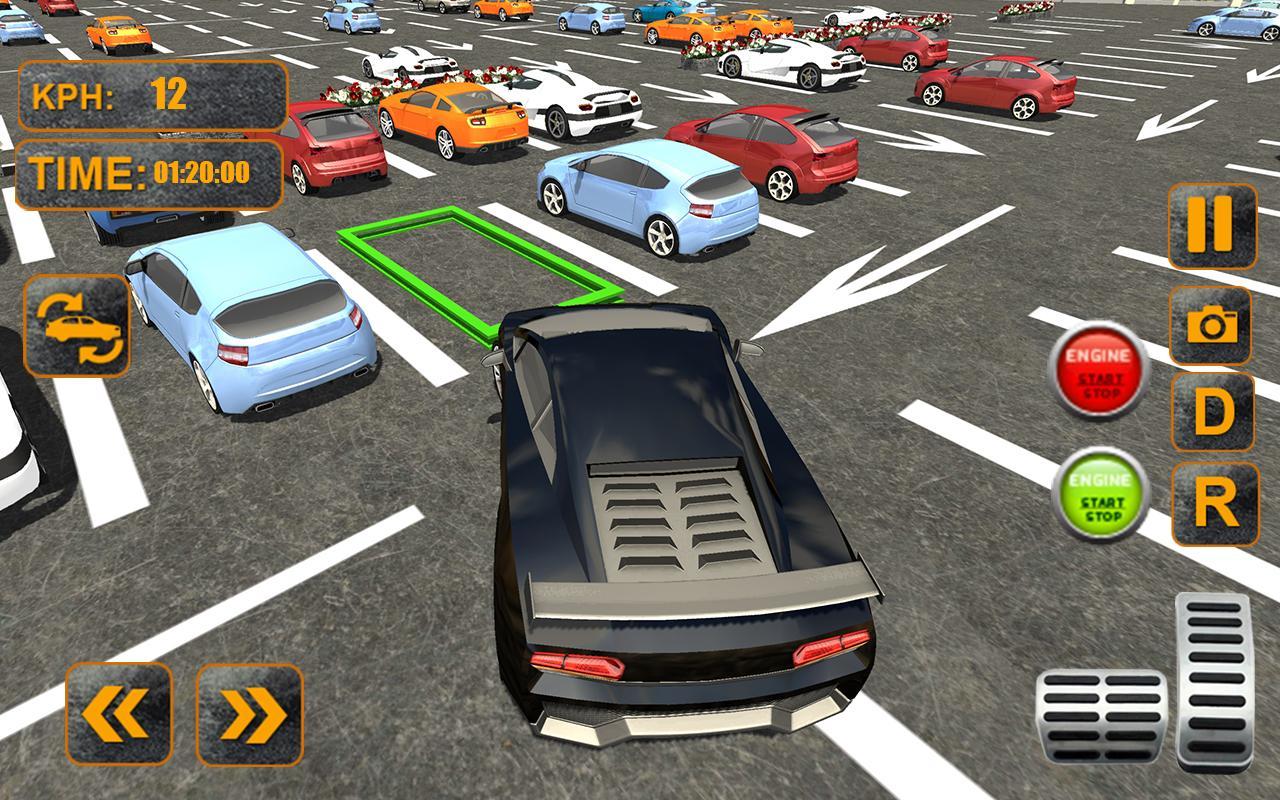Open the screenshot camera tool
This screenshot has width=1280, height=800.
(x=1211, y=323)
